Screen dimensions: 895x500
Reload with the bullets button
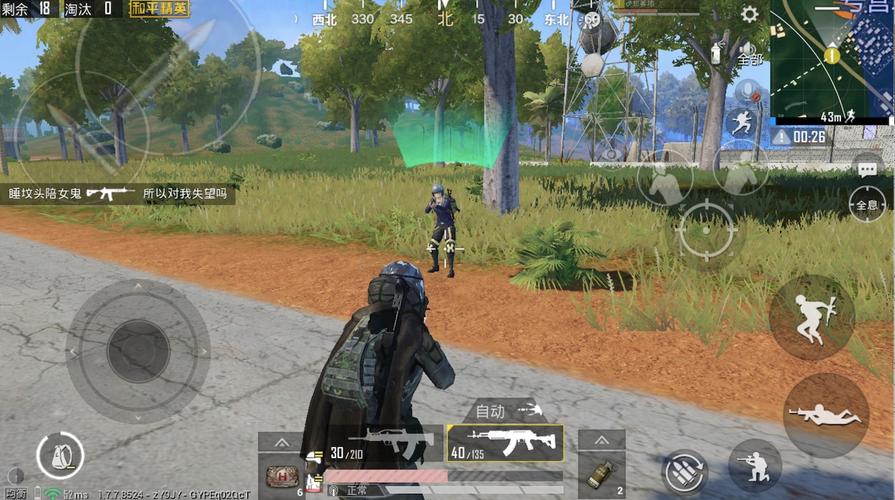coord(685,472)
